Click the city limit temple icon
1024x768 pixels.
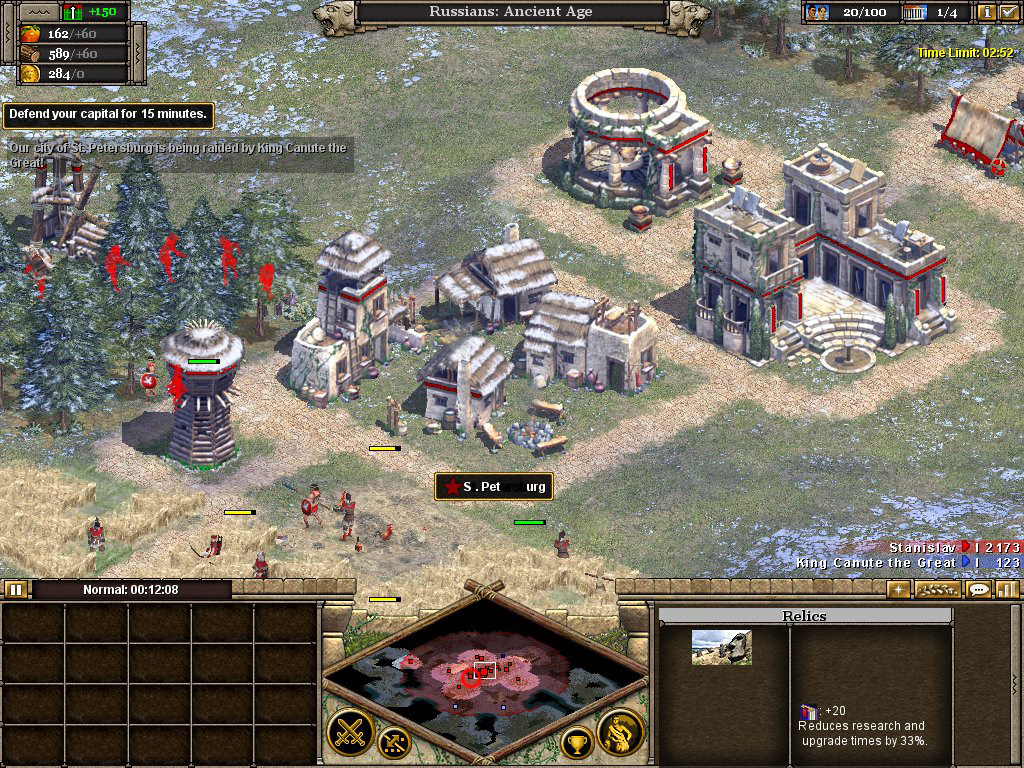click(913, 12)
